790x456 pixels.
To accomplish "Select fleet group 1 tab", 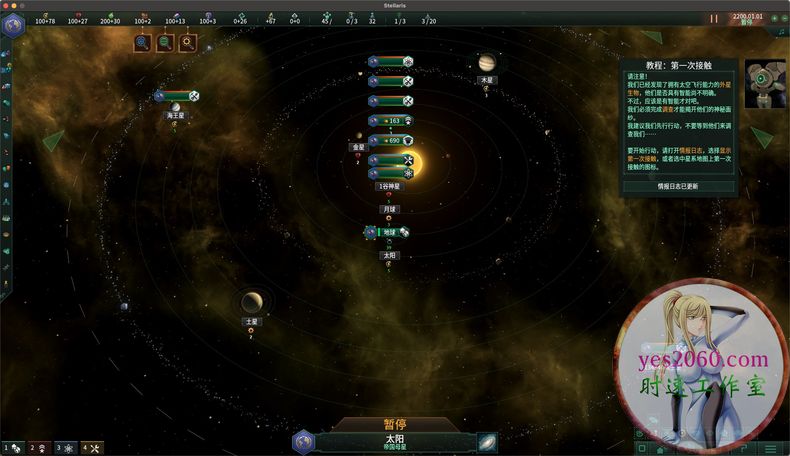I will tap(12, 448).
